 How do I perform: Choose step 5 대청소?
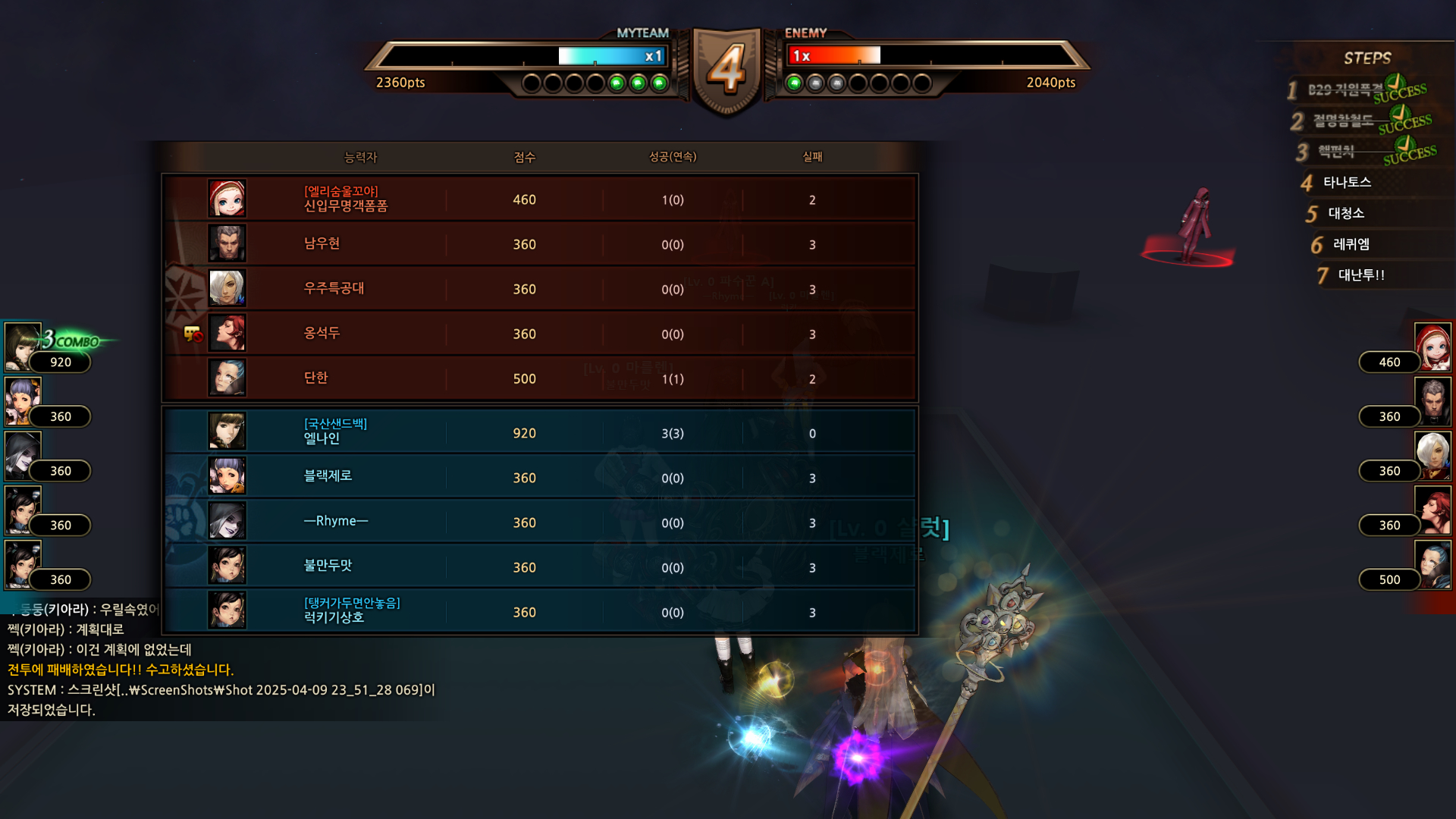pyautogui.click(x=1346, y=214)
